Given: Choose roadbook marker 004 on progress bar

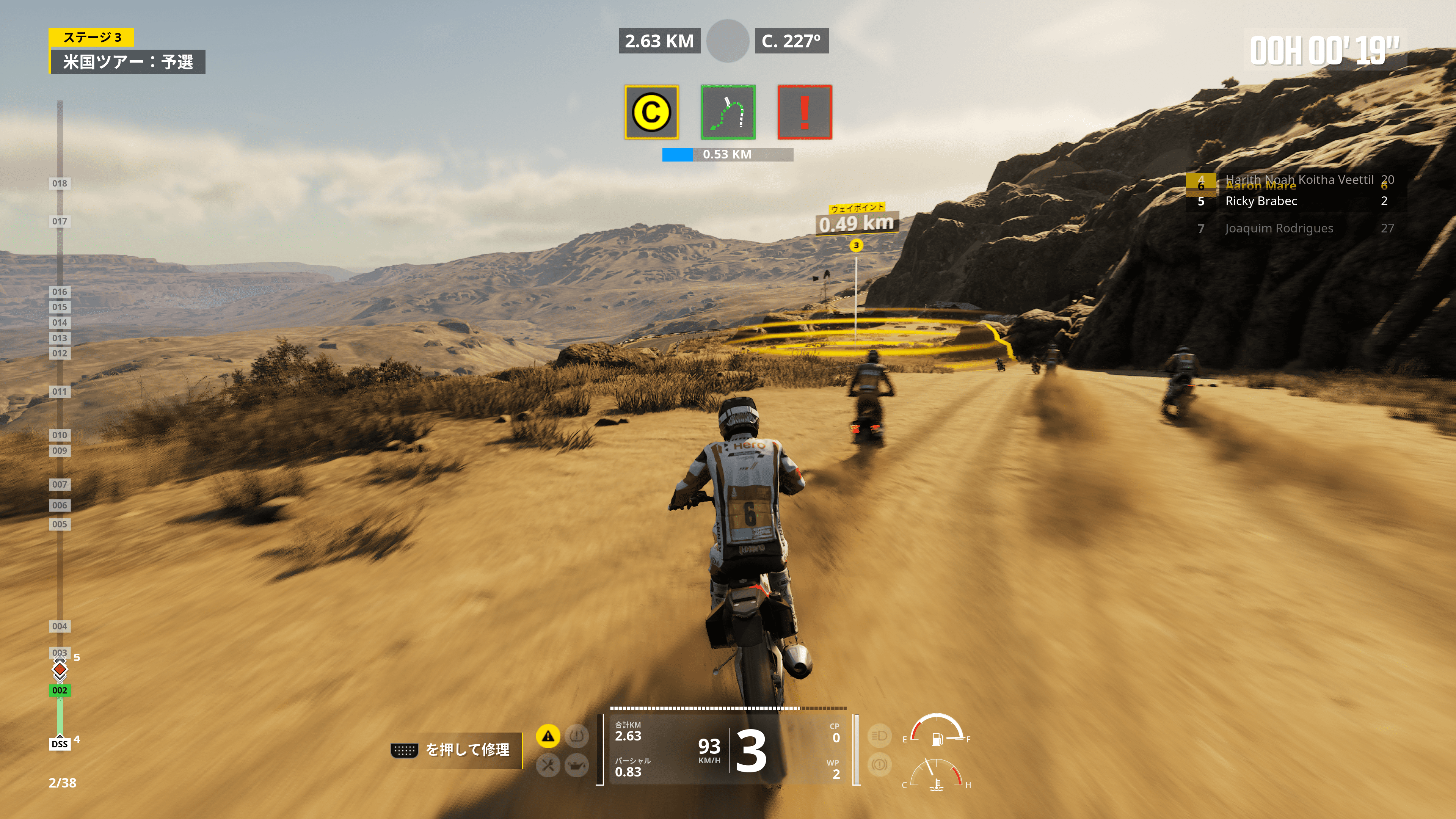Looking at the screenshot, I should tap(60, 626).
